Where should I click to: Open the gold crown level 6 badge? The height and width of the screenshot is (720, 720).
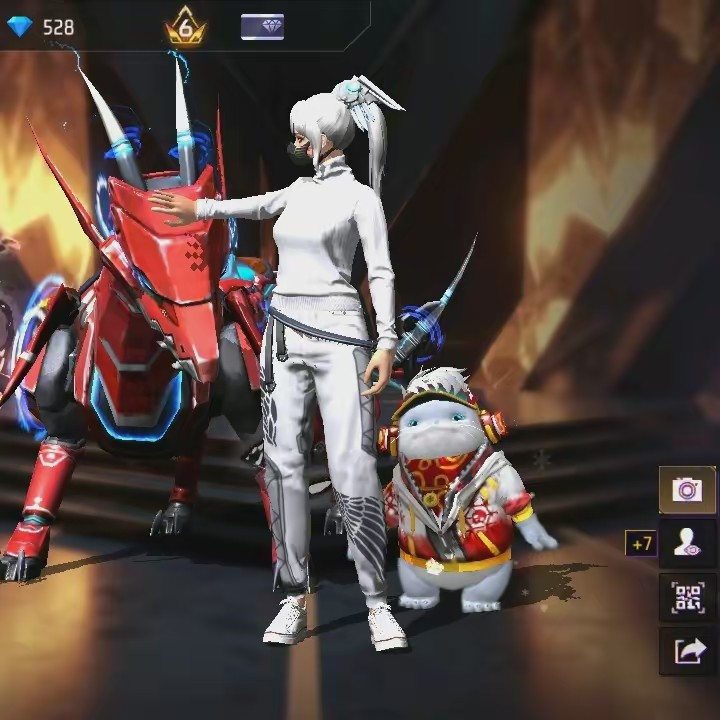(x=185, y=27)
